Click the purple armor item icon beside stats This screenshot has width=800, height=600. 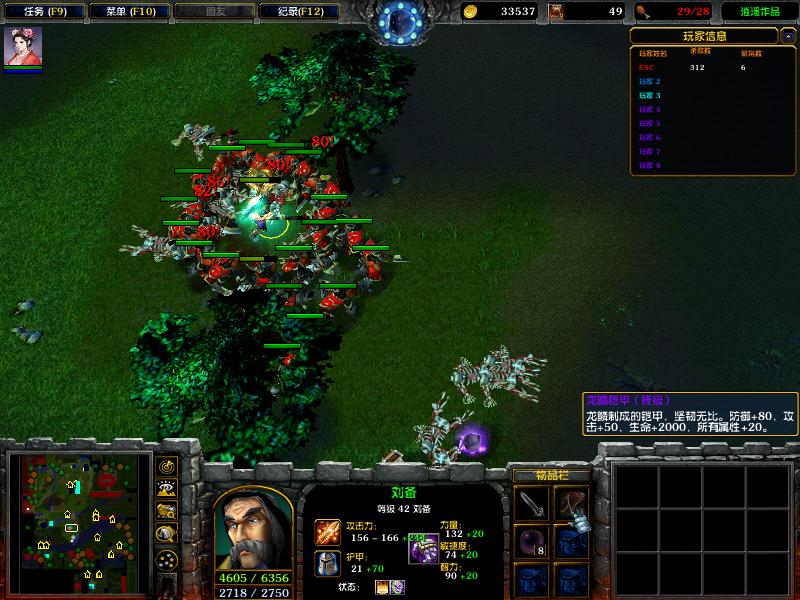[x=422, y=549]
